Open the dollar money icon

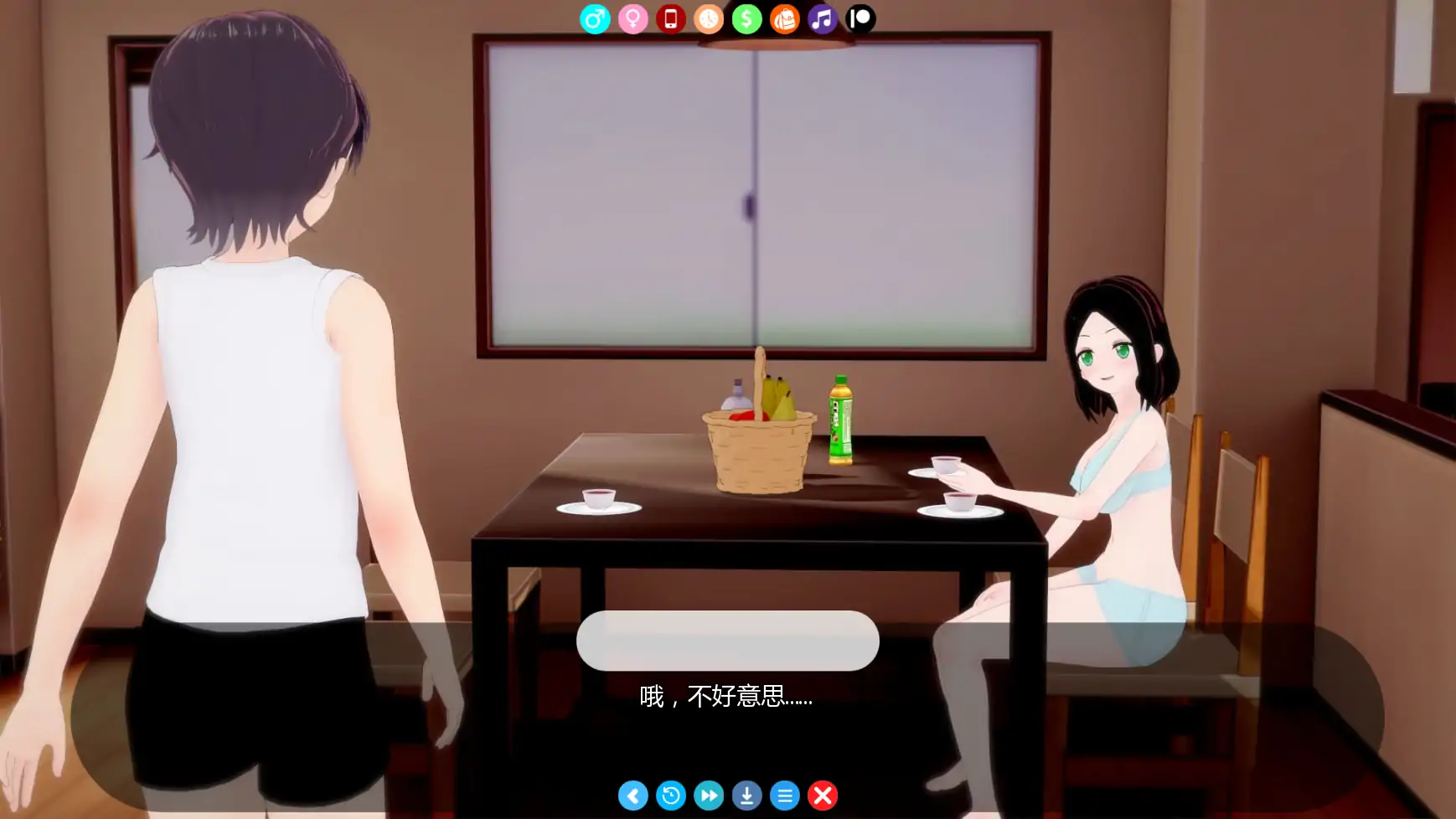[x=746, y=18]
